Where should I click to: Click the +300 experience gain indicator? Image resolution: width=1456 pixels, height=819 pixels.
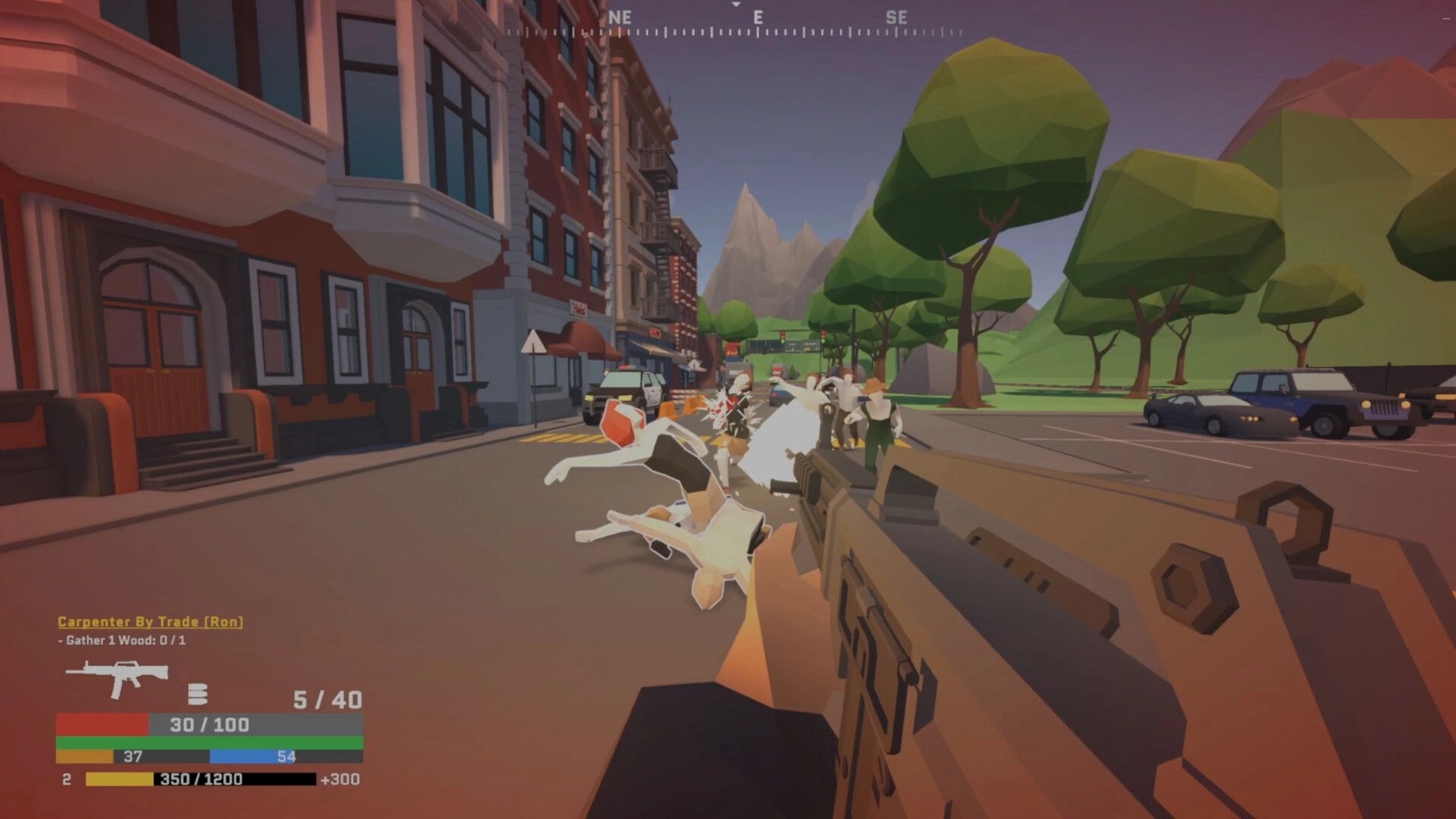340,778
